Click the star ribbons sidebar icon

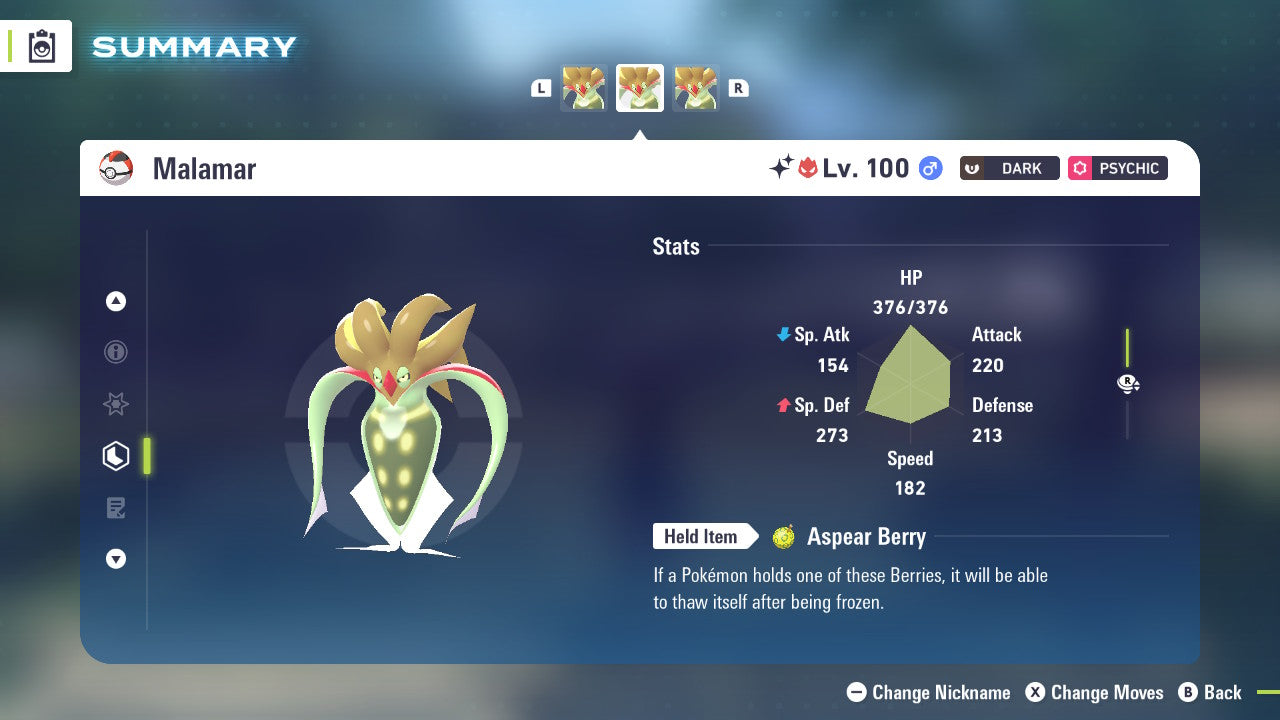coord(116,404)
